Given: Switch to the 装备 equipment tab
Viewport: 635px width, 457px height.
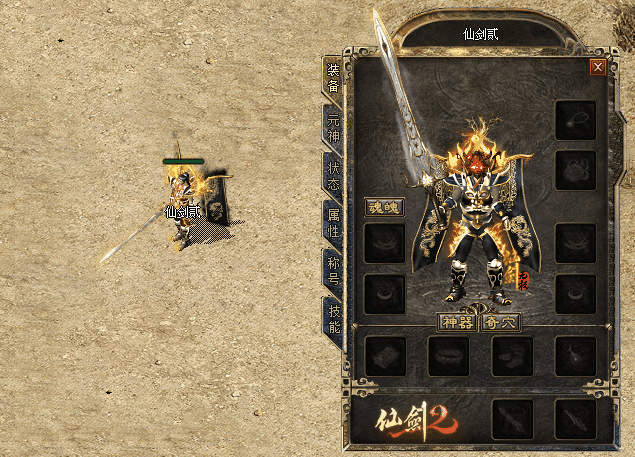Looking at the screenshot, I should pos(333,77).
